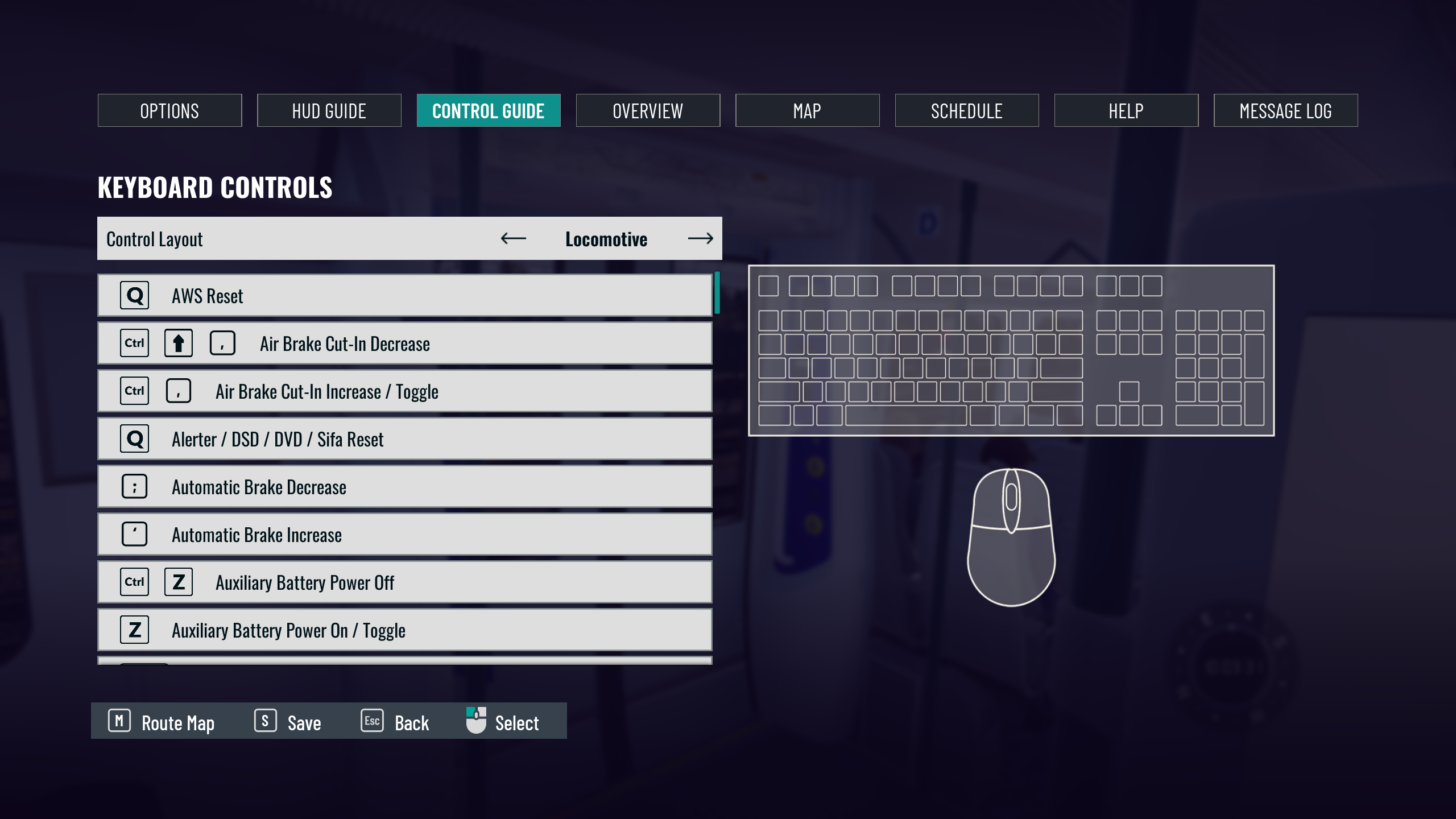Click the right arrow to change Control Layout

tap(702, 239)
